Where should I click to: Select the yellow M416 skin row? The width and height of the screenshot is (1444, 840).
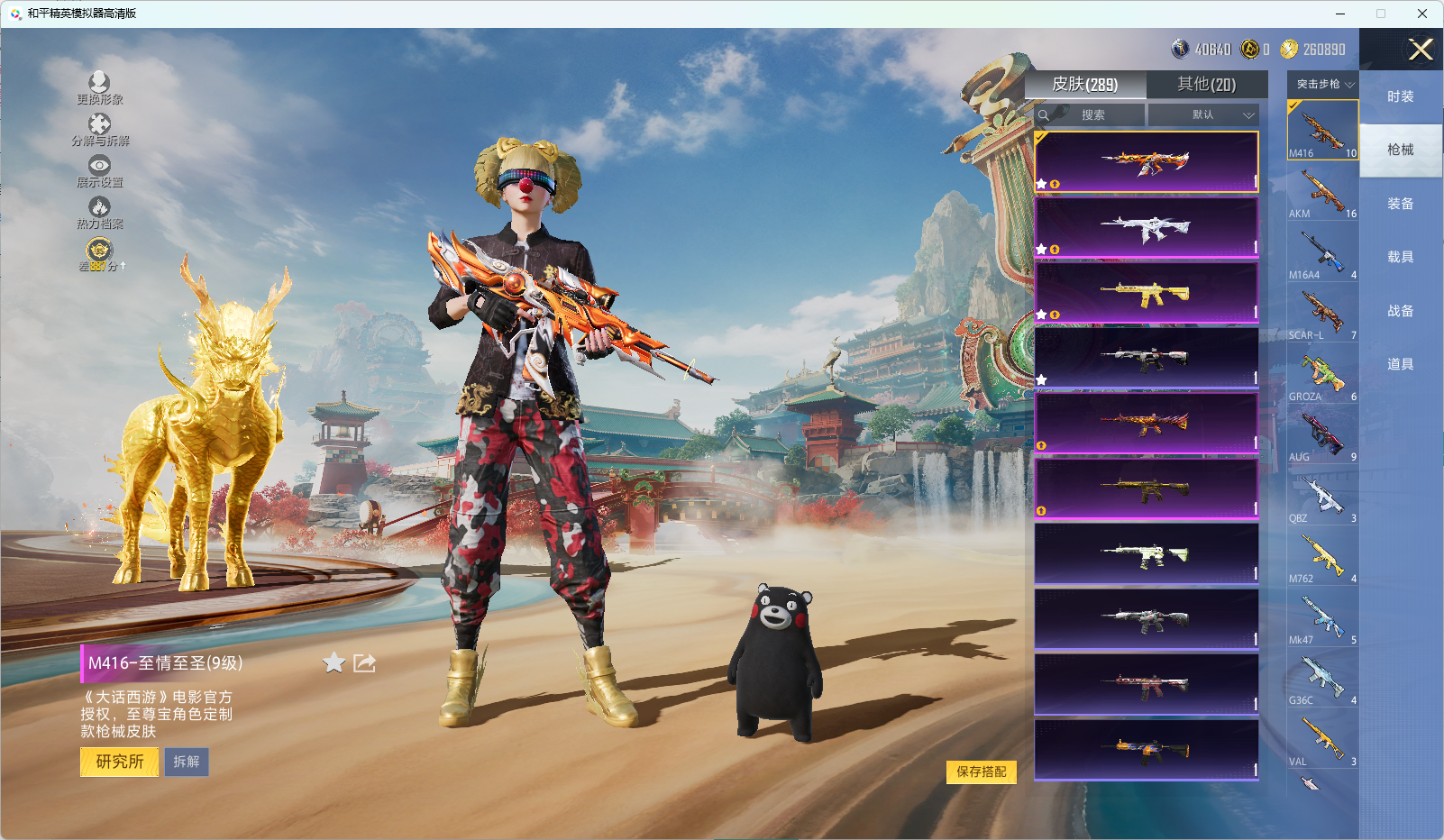tap(1146, 293)
